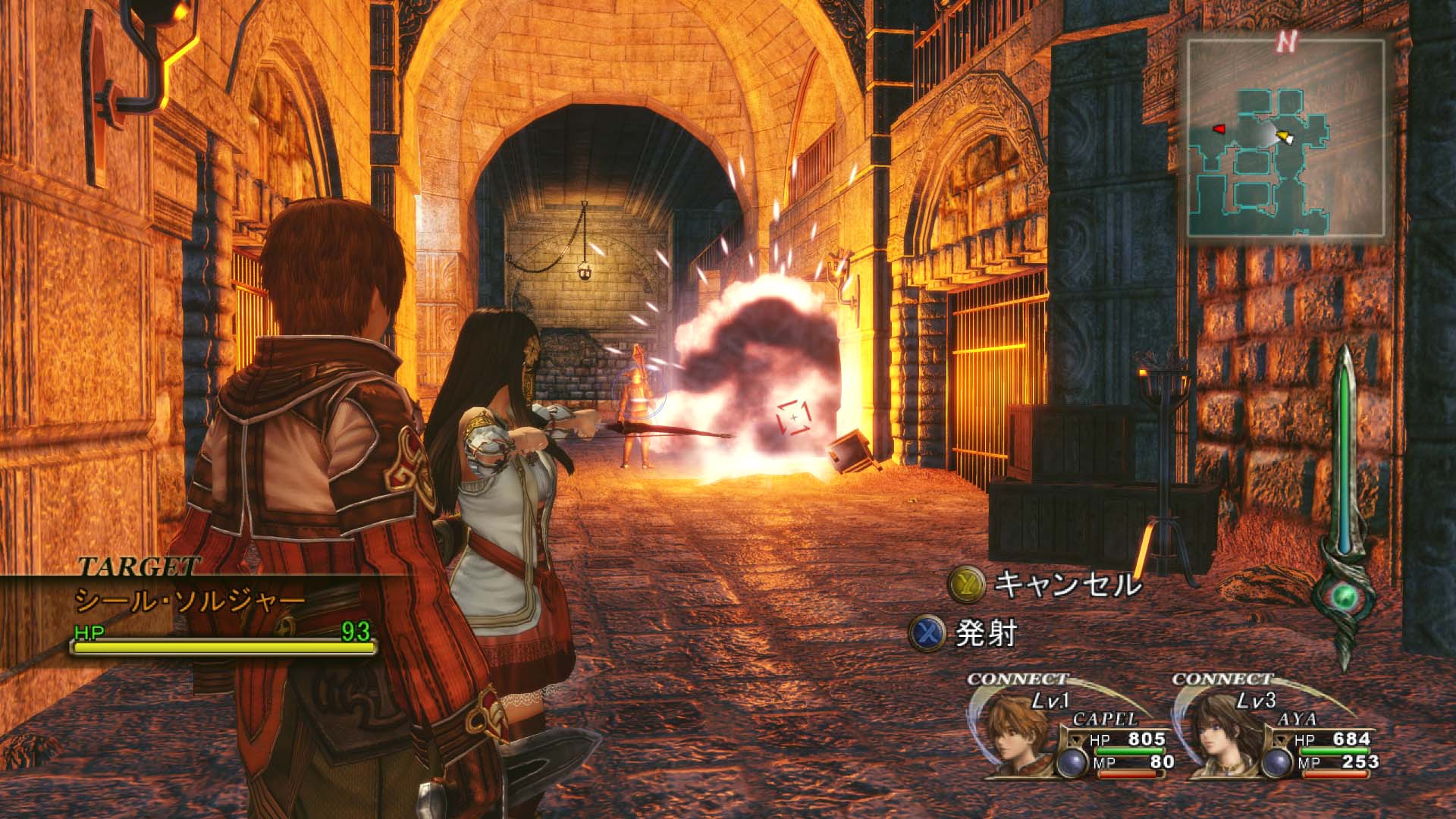Open the dungeon minimap
Viewport: 1456px width, 819px height.
1286,138
